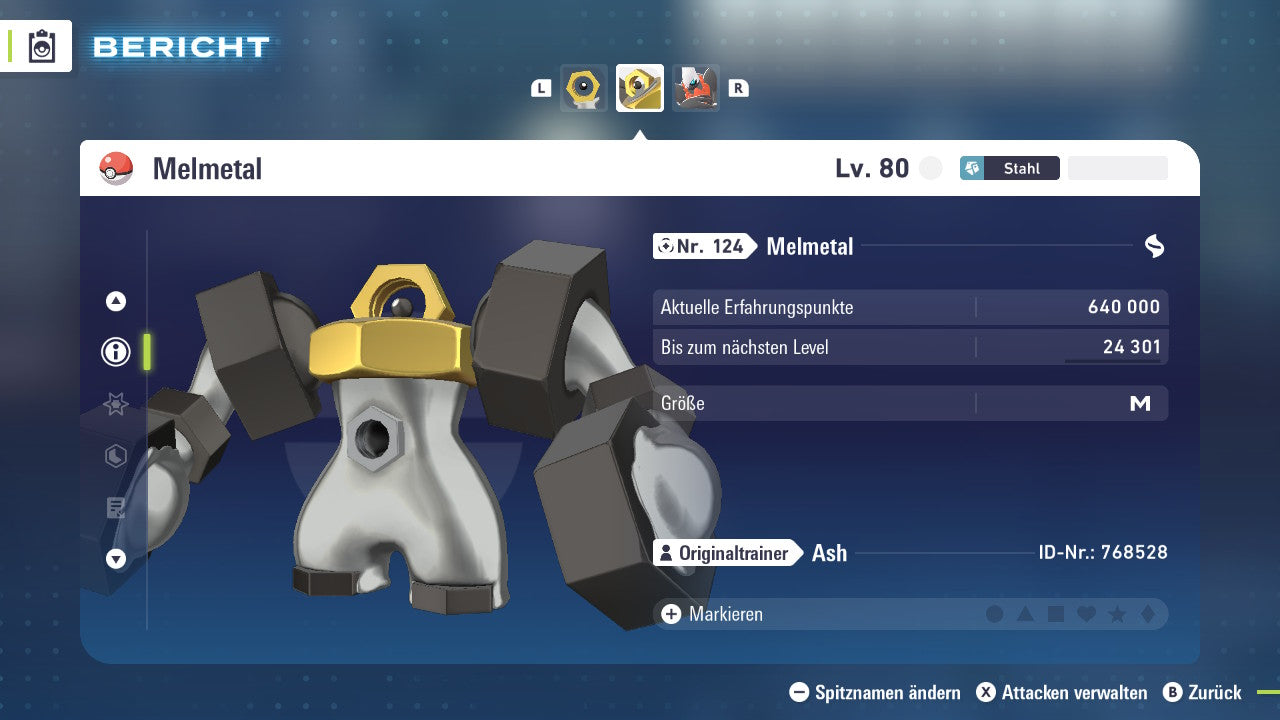This screenshot has width=1280, height=720.
Task: Expand the next page with the down arrow
Action: coord(115,559)
